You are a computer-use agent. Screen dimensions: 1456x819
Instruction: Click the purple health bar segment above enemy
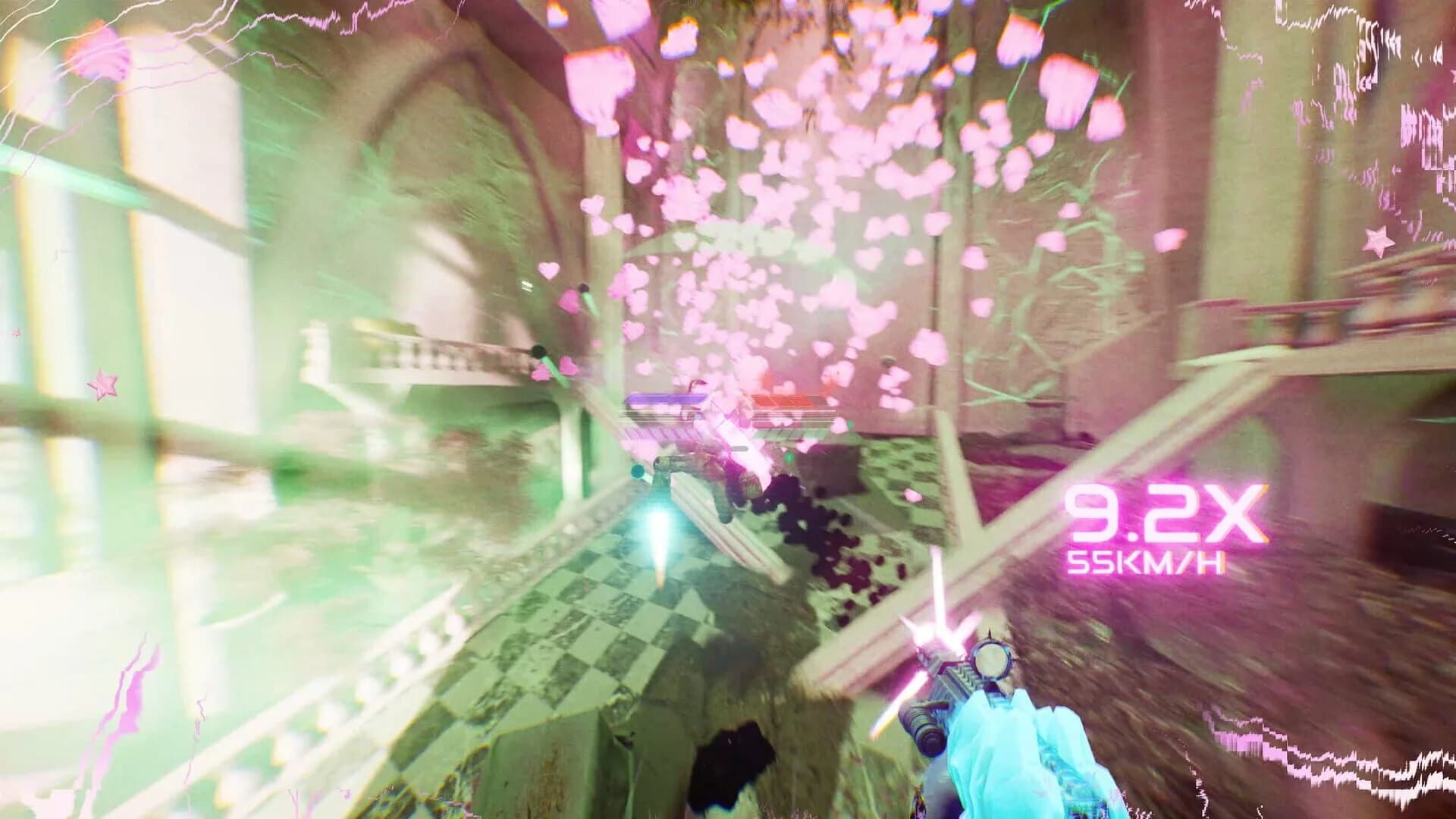point(666,400)
